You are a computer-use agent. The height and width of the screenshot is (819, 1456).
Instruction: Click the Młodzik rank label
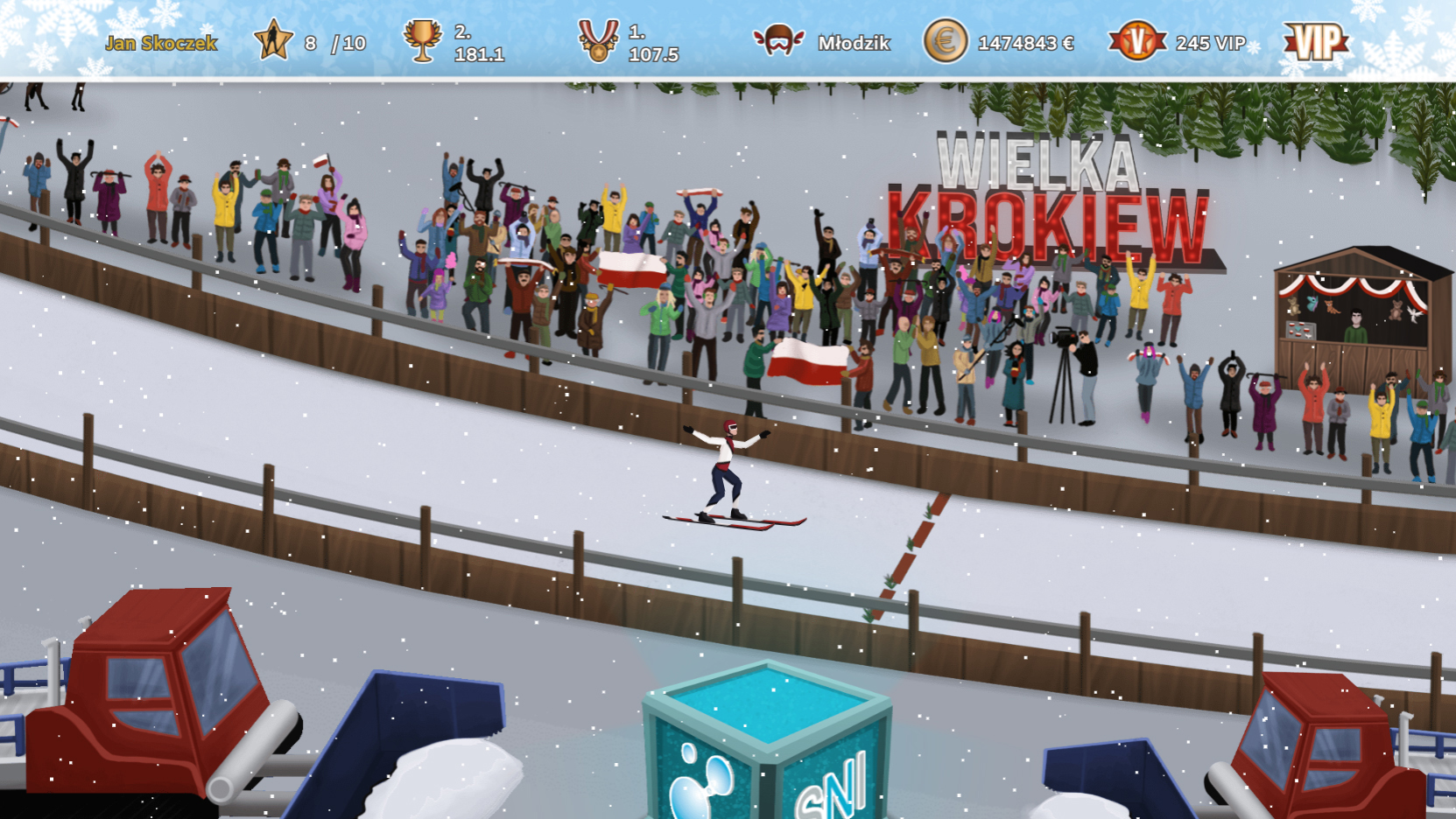click(x=853, y=41)
